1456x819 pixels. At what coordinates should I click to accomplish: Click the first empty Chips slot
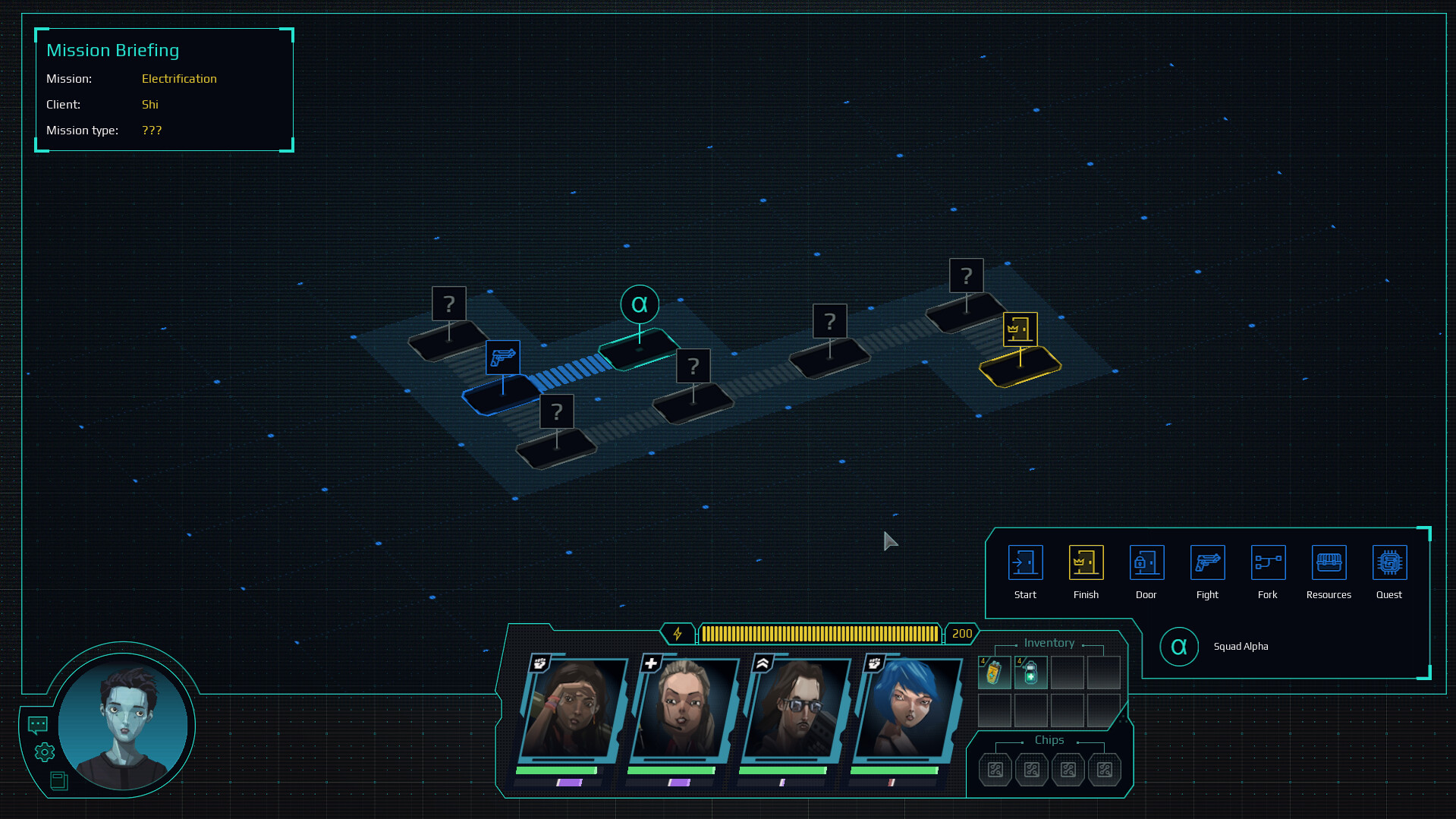point(995,769)
